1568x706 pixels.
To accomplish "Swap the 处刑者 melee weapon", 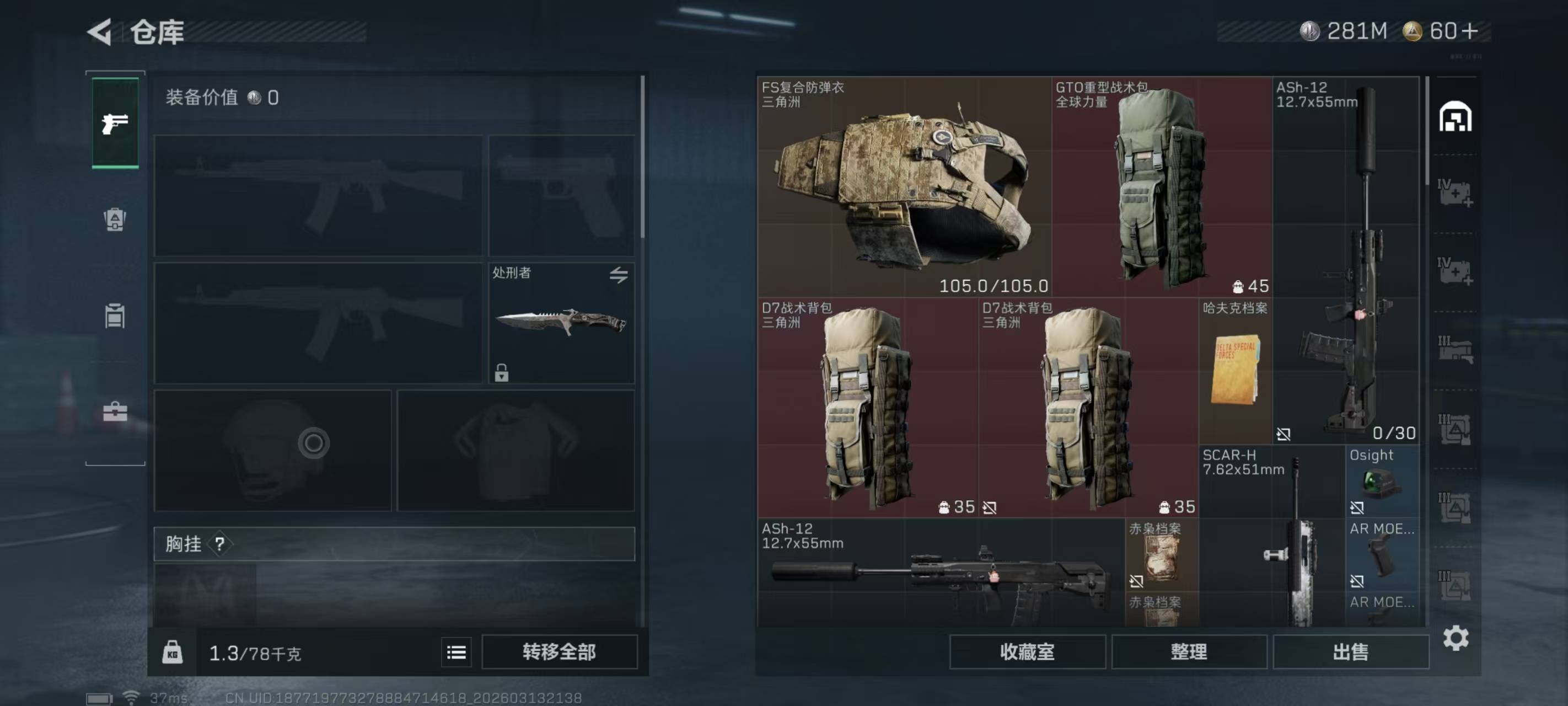I will point(619,275).
